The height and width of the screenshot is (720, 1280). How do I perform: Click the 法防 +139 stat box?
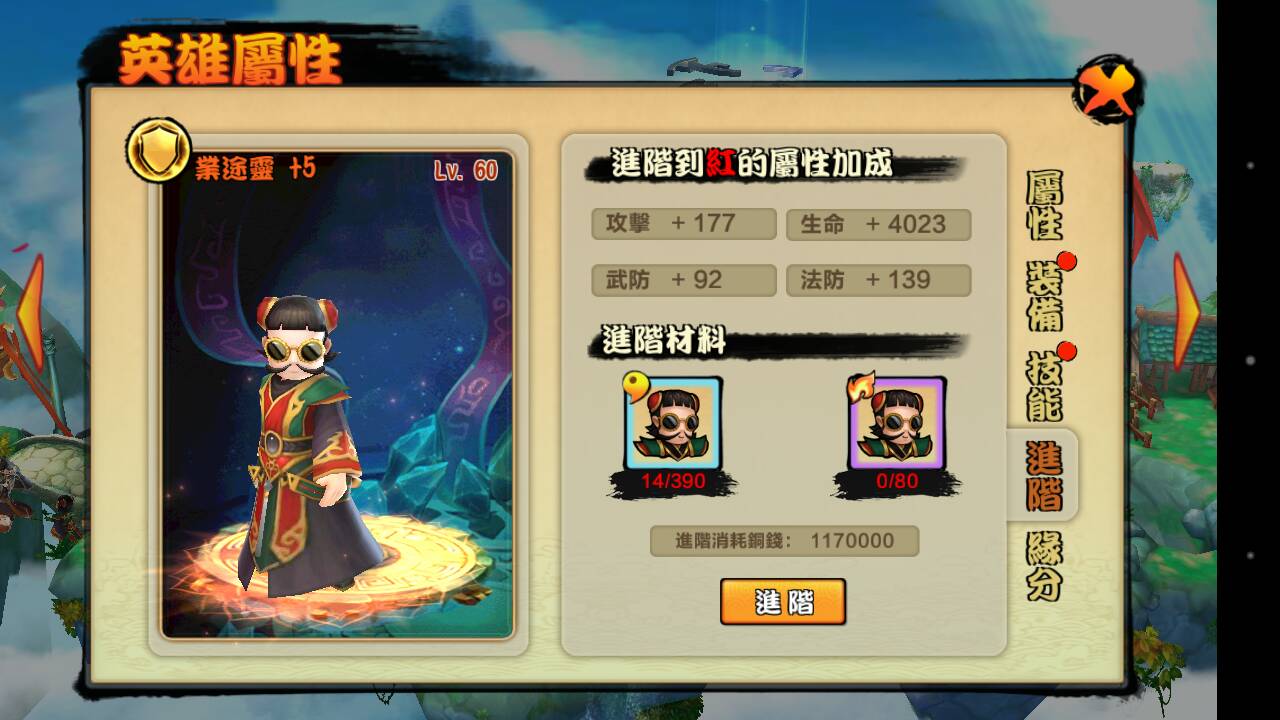879,279
